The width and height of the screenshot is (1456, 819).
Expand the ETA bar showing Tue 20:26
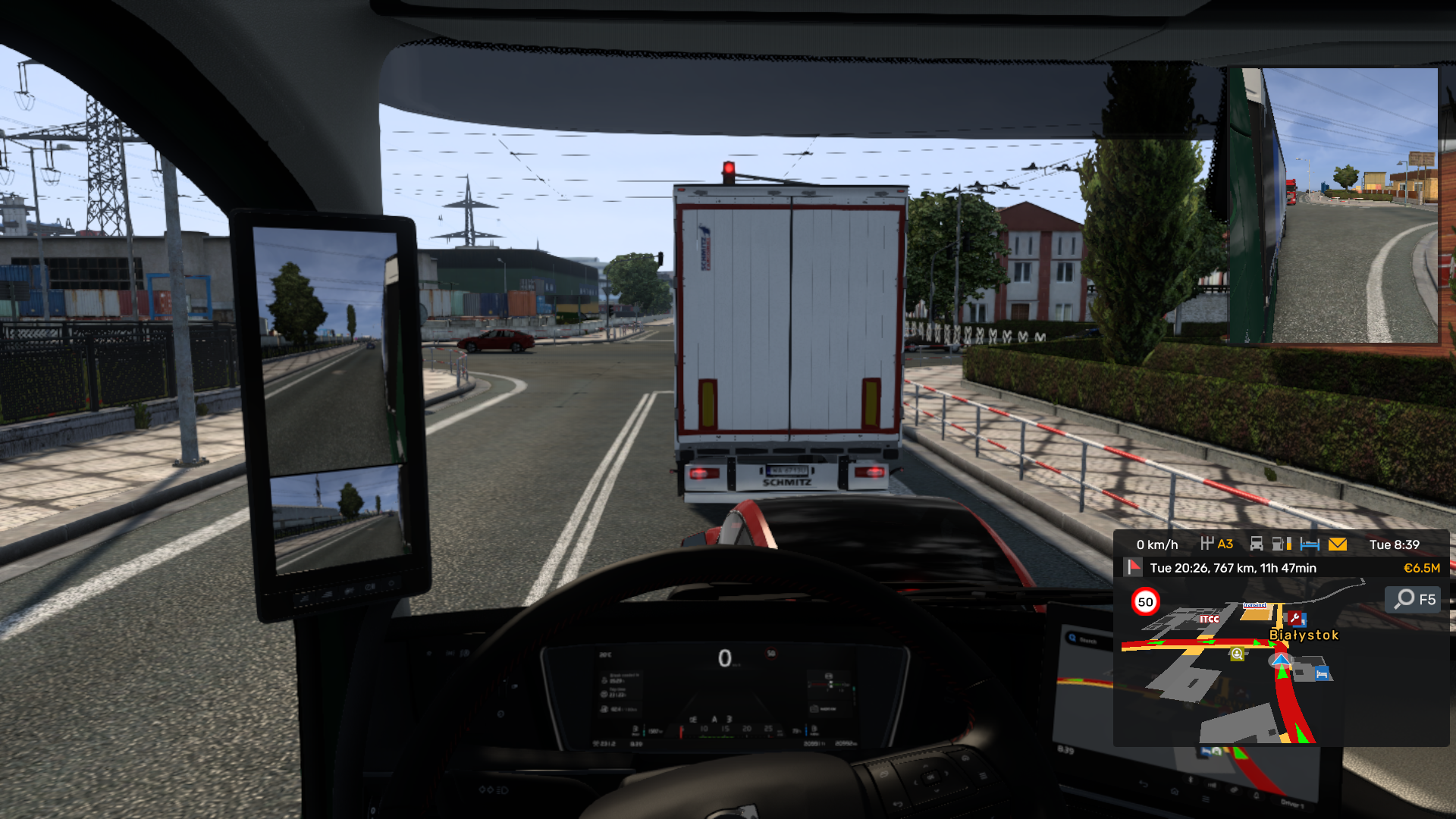tap(1232, 567)
